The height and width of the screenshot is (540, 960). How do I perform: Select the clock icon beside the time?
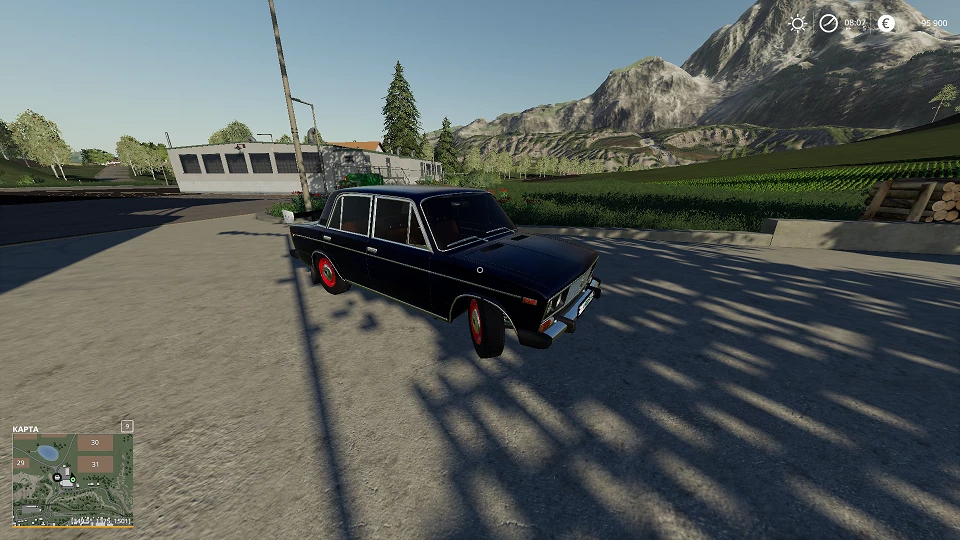pos(828,23)
